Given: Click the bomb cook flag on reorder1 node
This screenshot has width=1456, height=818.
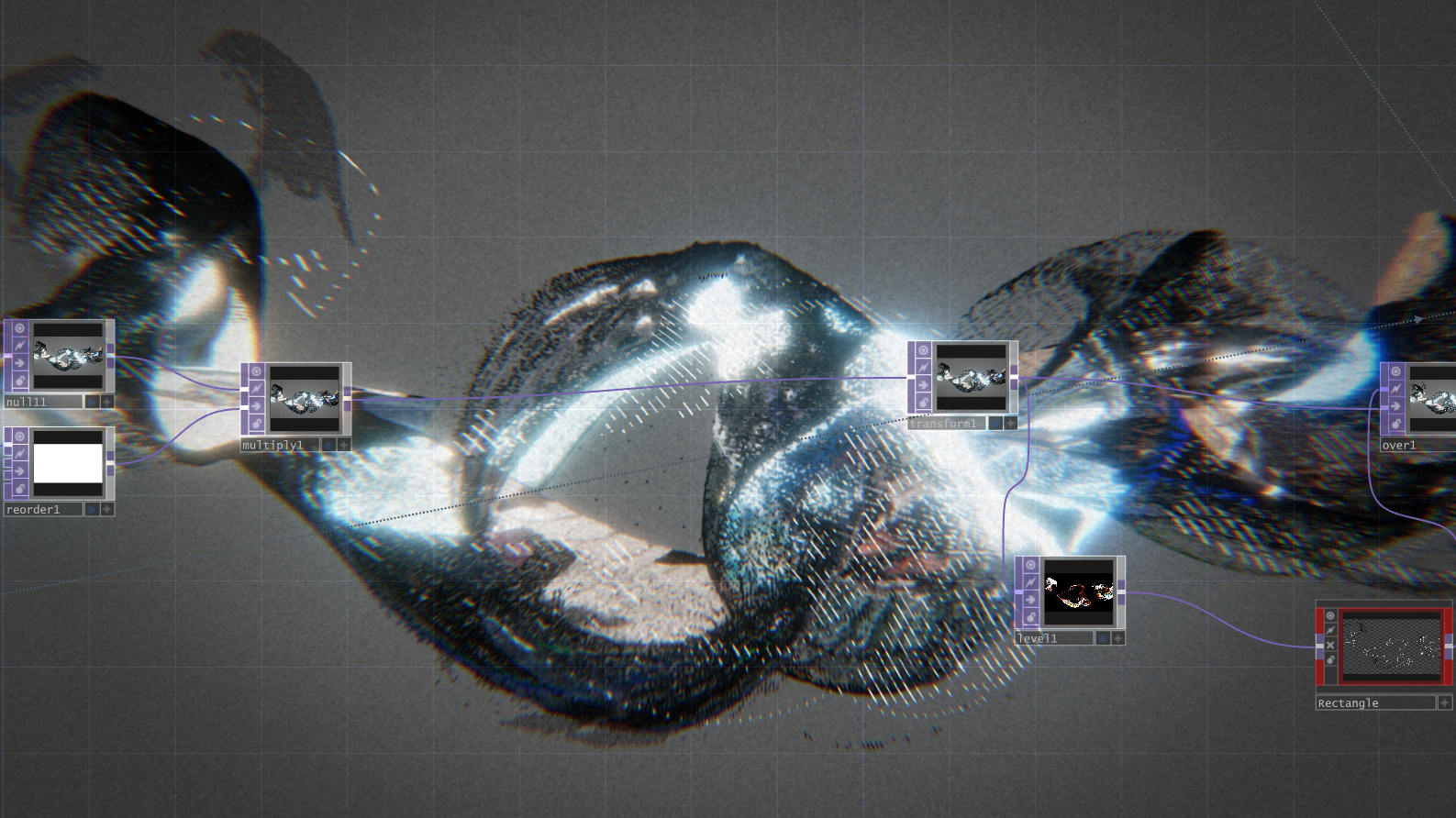Looking at the screenshot, I should tap(20, 487).
